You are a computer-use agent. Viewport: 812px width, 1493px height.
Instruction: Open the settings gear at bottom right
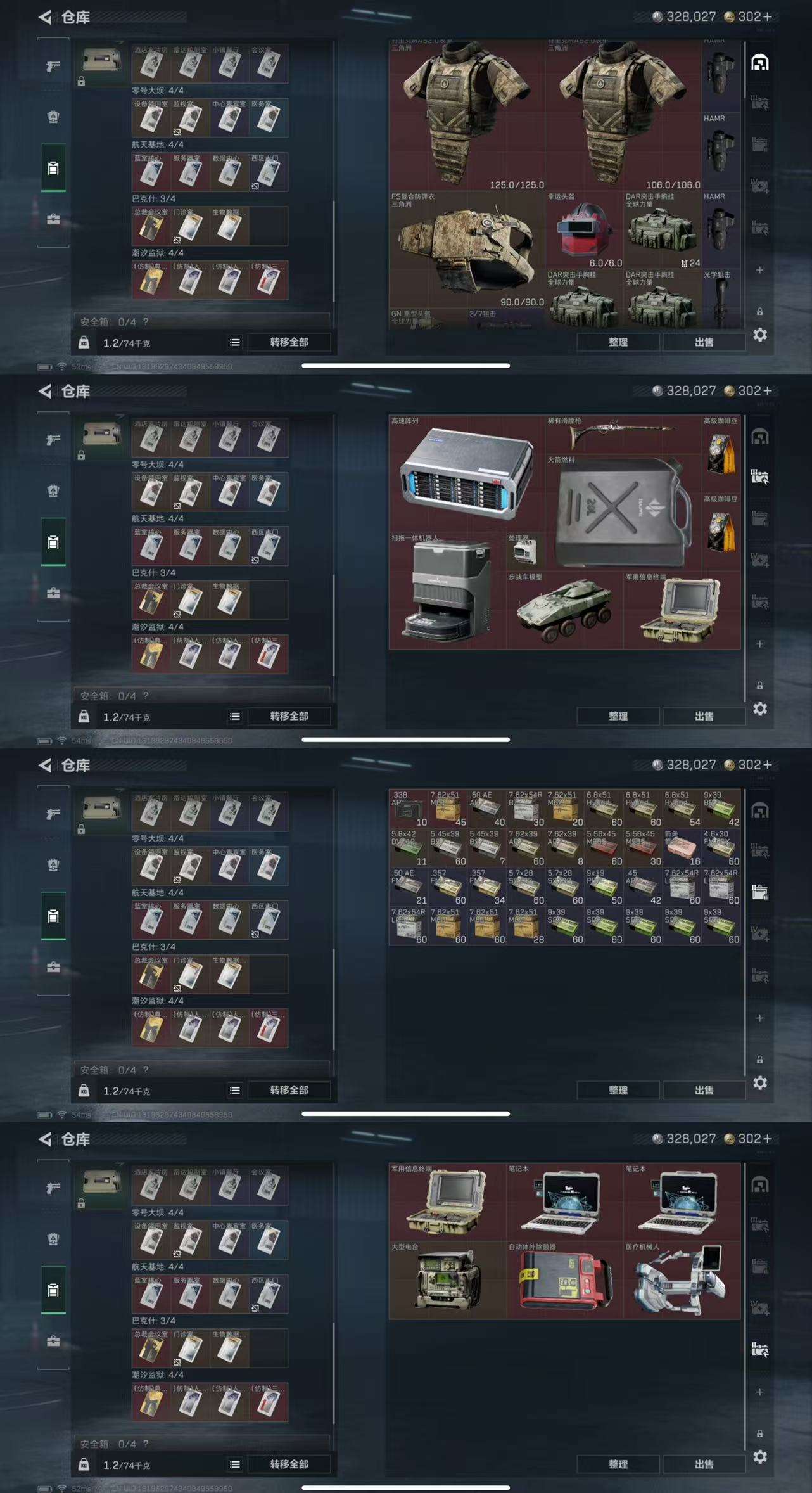(759, 336)
